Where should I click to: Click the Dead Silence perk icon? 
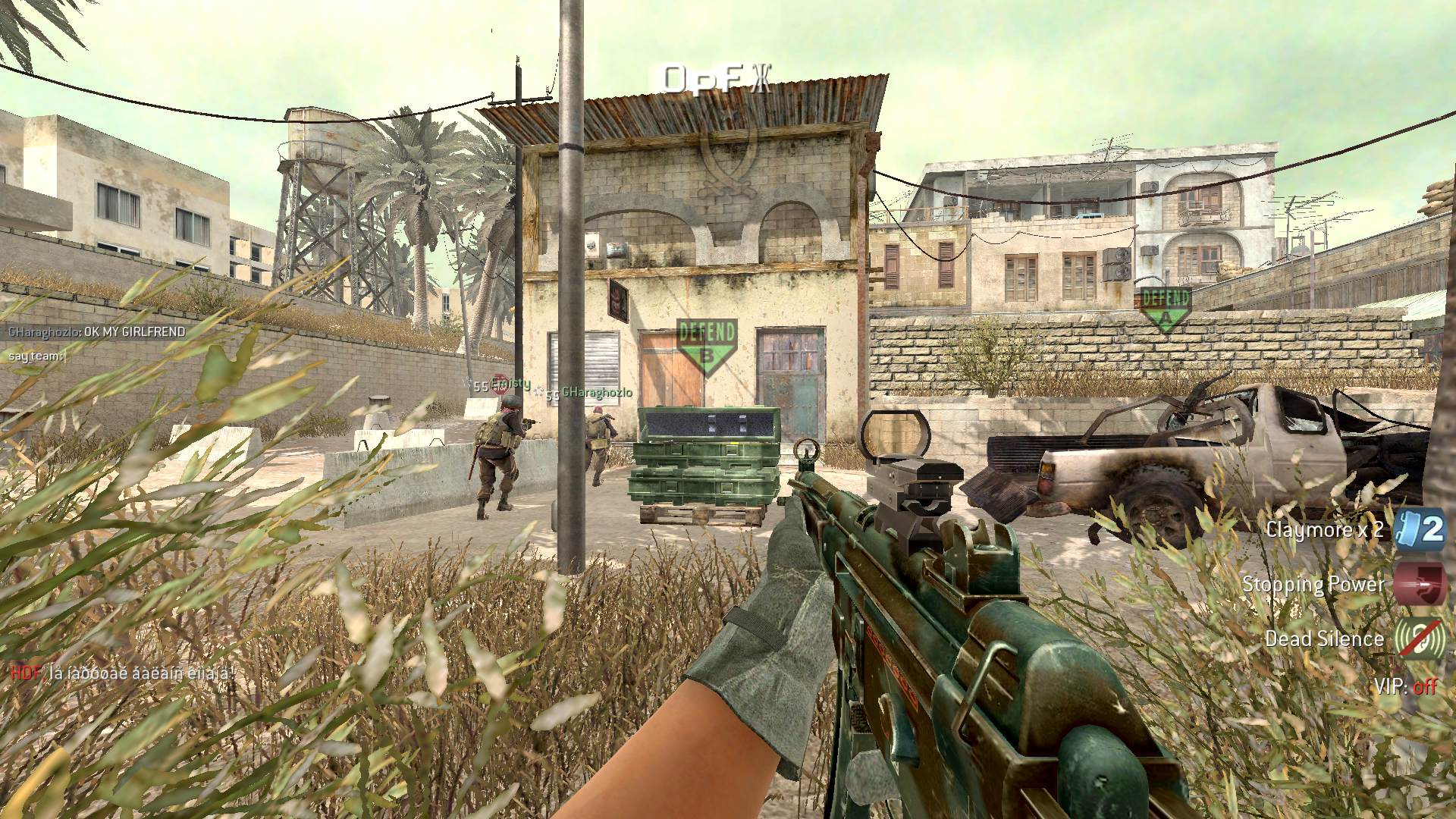pyautogui.click(x=1420, y=639)
